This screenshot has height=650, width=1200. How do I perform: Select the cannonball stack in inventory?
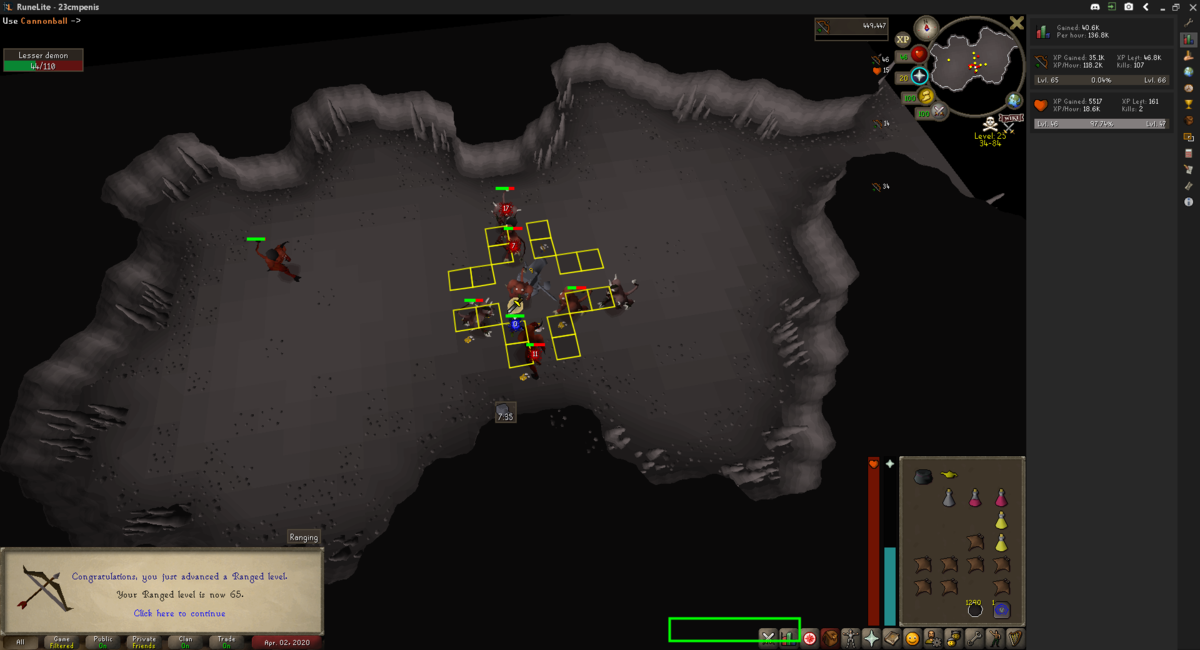point(974,609)
